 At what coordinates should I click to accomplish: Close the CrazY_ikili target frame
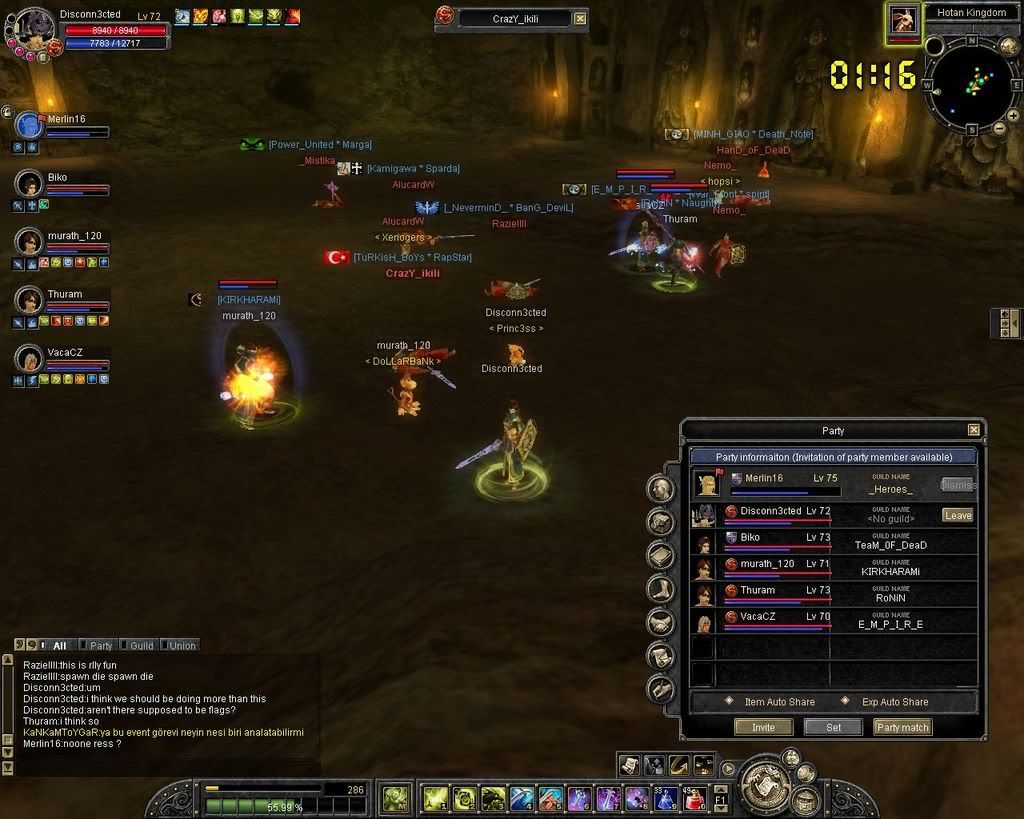pyautogui.click(x=581, y=19)
